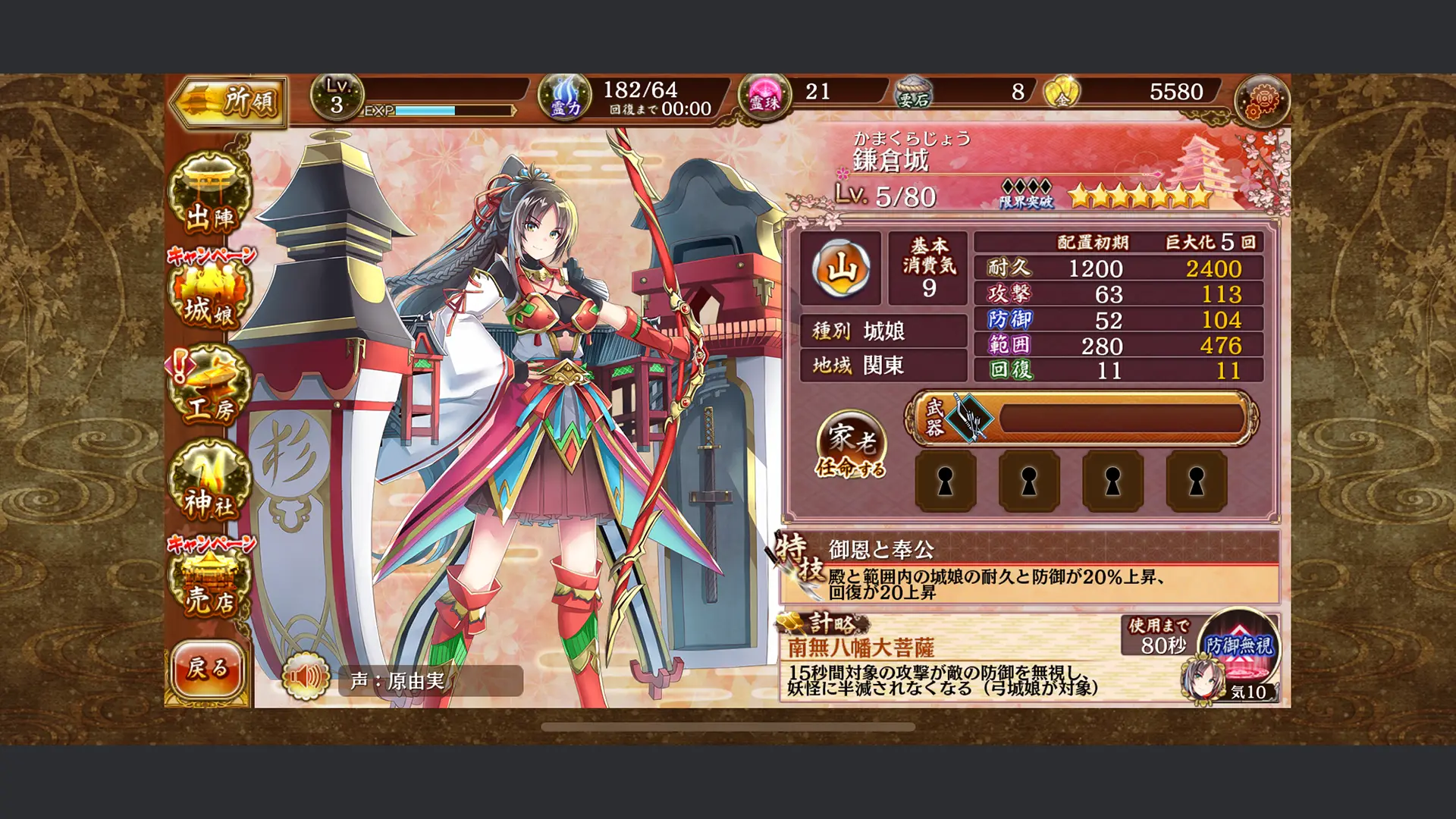Visit the 神社 shrine
1456x819 pixels.
click(209, 484)
